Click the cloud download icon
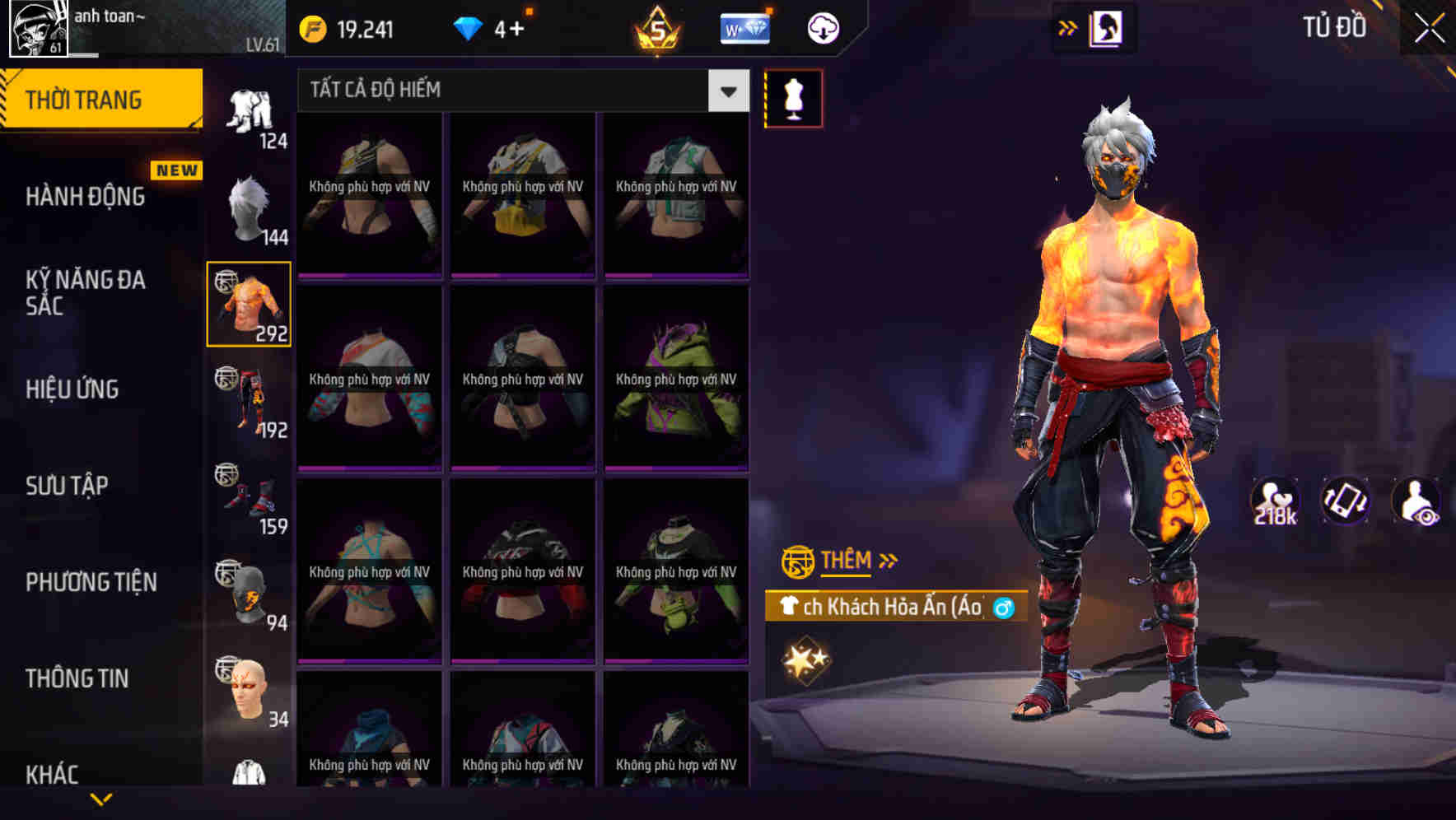1456x820 pixels. tap(820, 27)
